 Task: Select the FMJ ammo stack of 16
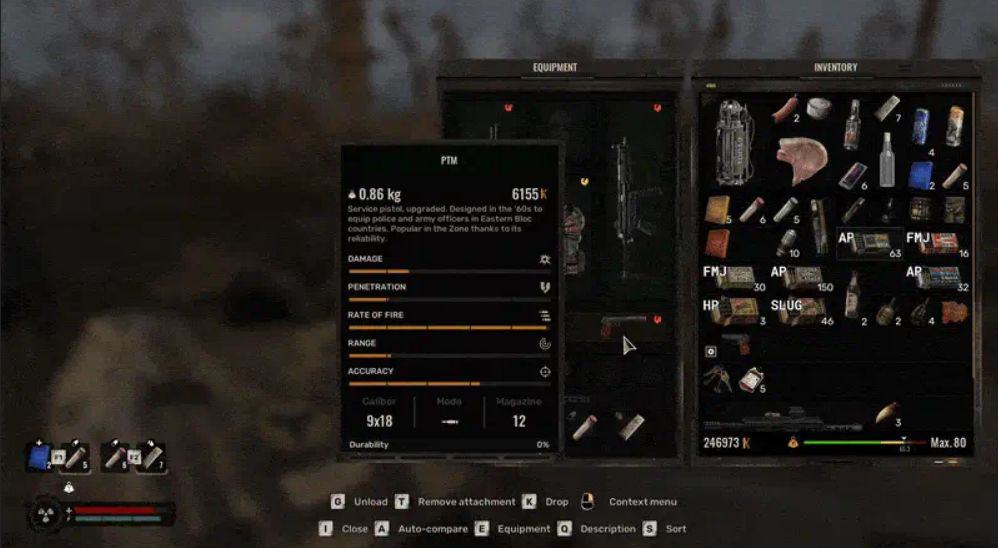point(935,244)
